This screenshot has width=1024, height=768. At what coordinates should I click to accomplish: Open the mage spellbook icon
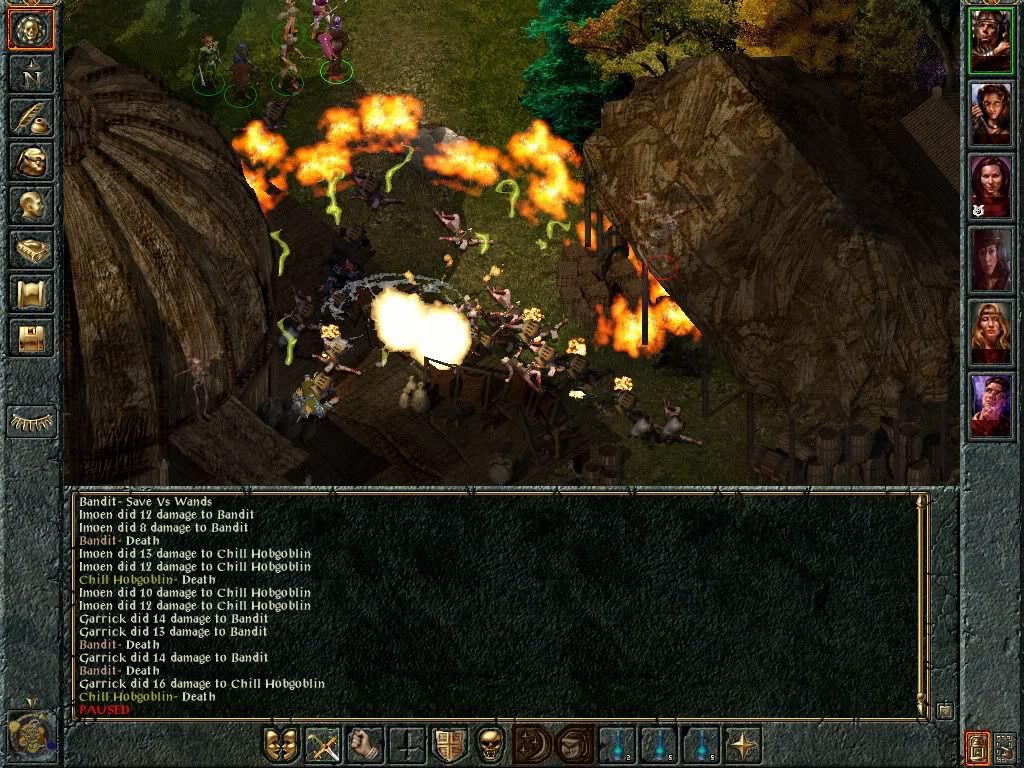point(30,249)
